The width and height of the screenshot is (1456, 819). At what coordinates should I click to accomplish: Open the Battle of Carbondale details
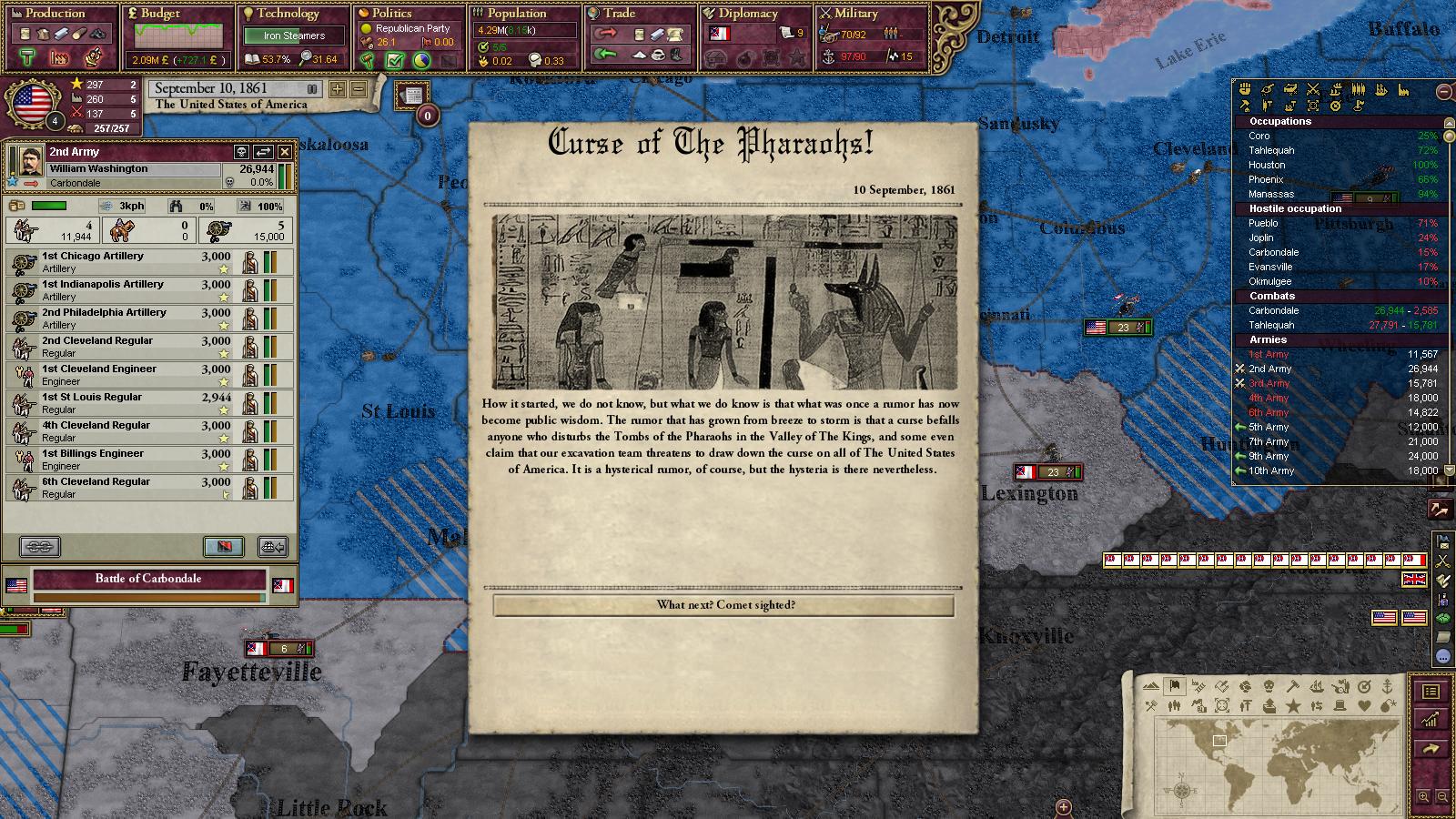click(x=148, y=579)
